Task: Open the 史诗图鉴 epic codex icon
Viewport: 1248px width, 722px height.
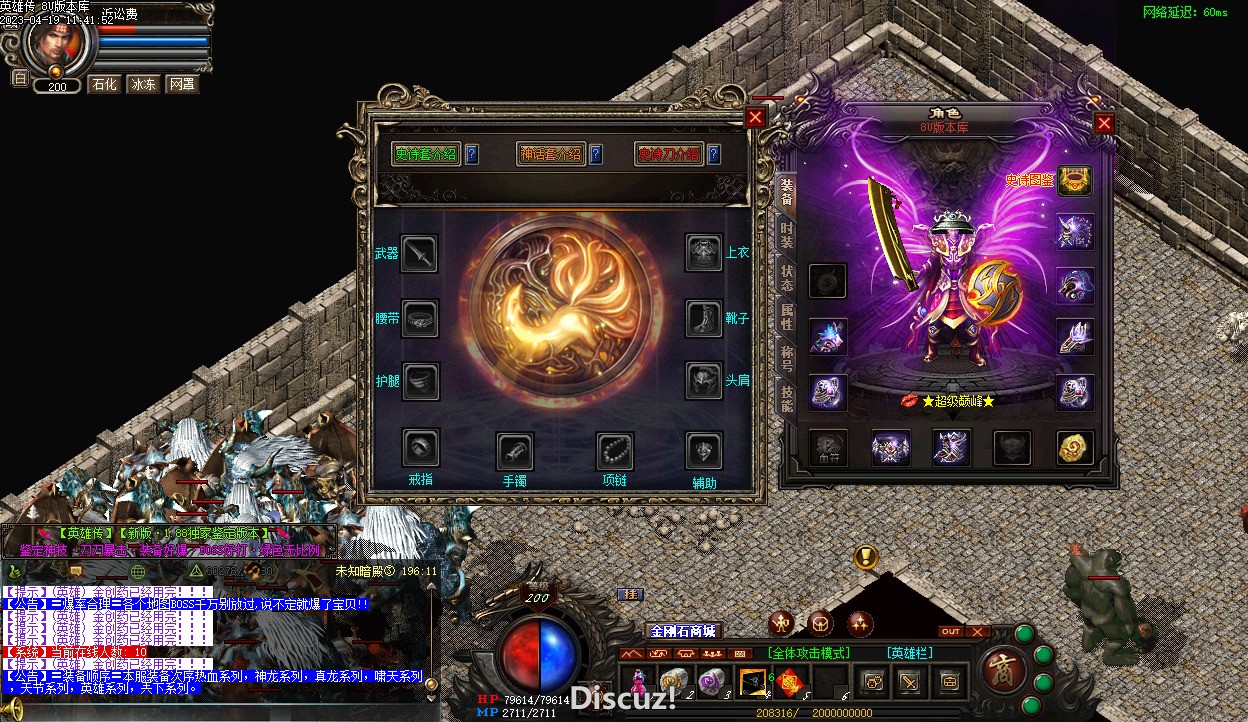Action: tap(1075, 181)
